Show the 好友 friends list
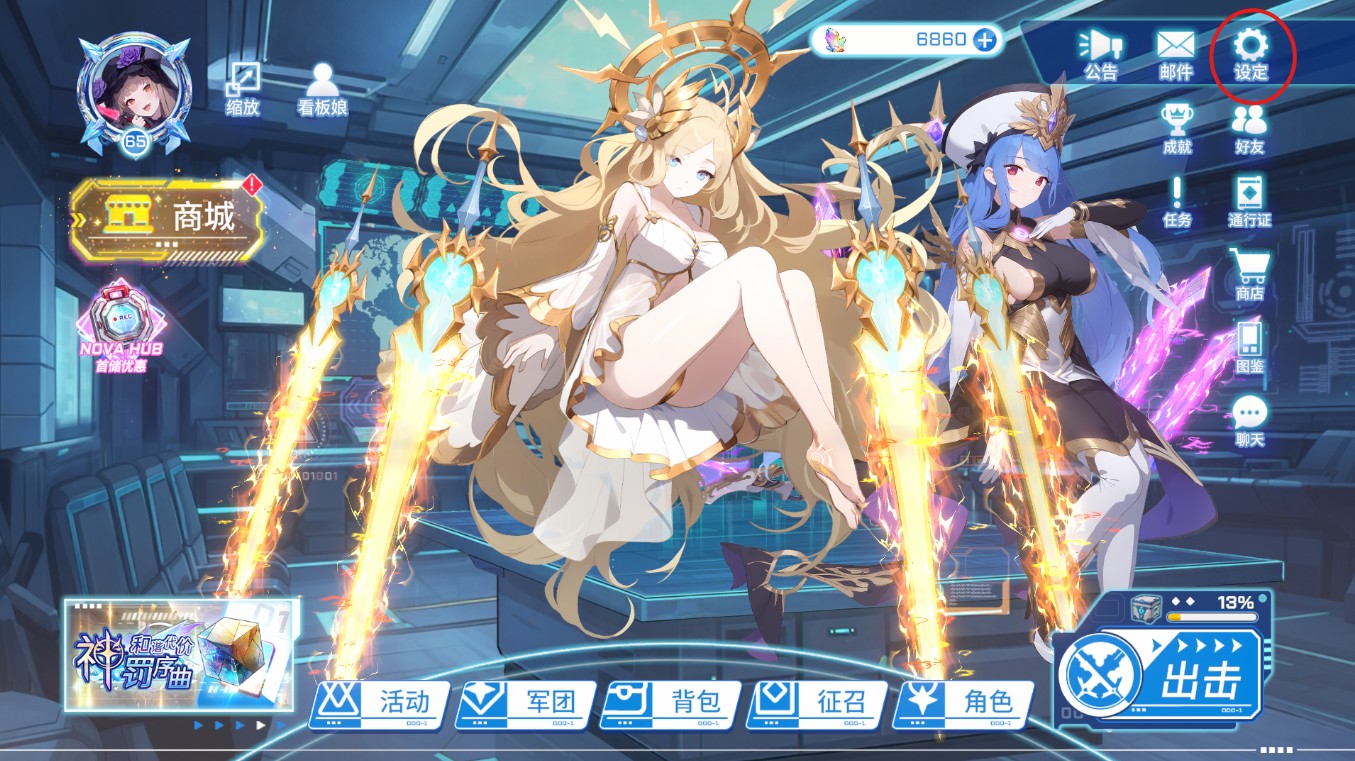1355x761 pixels. click(x=1249, y=129)
